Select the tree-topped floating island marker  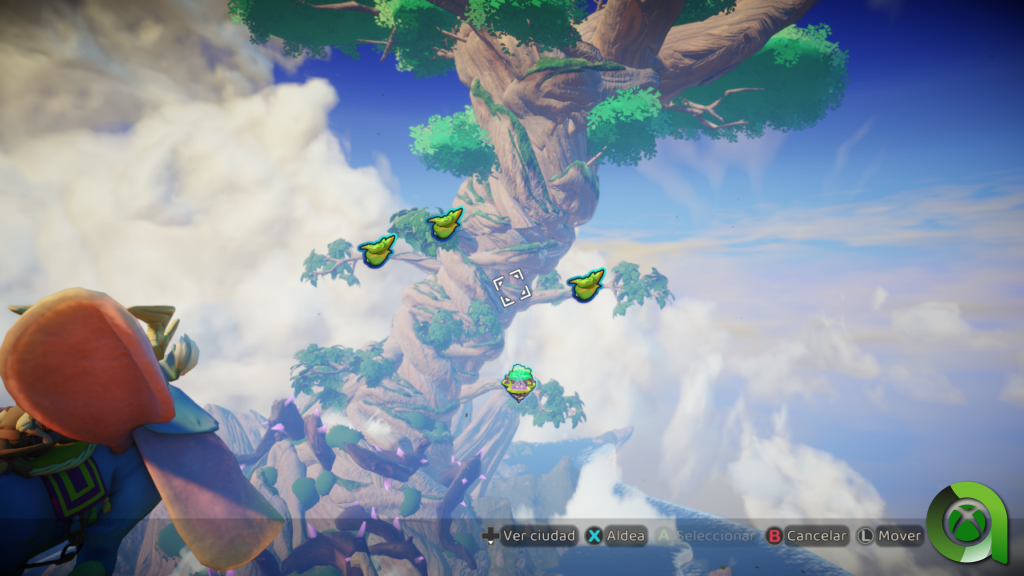518,381
